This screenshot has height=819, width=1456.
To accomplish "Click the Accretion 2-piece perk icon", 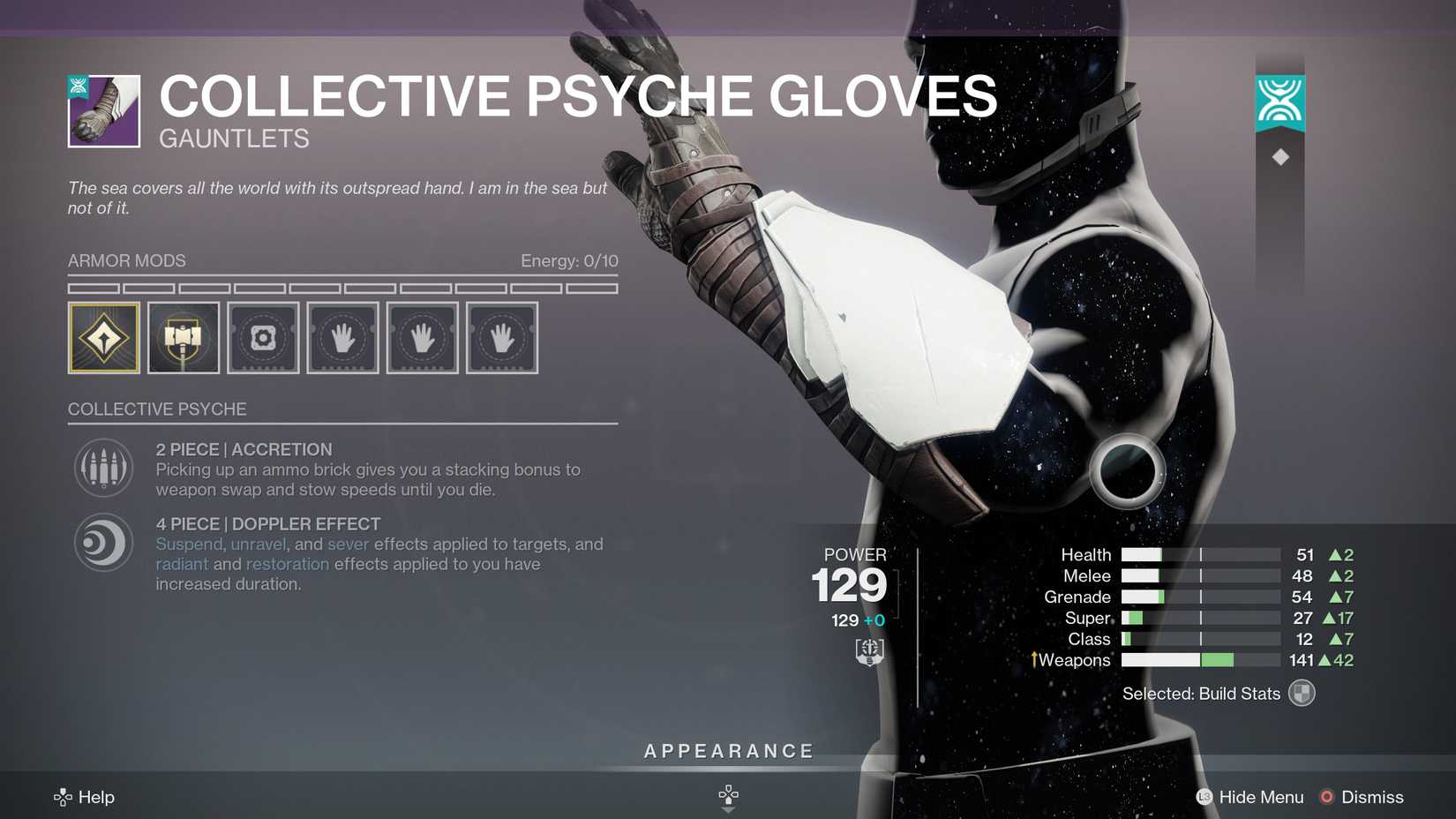I will click(103, 468).
